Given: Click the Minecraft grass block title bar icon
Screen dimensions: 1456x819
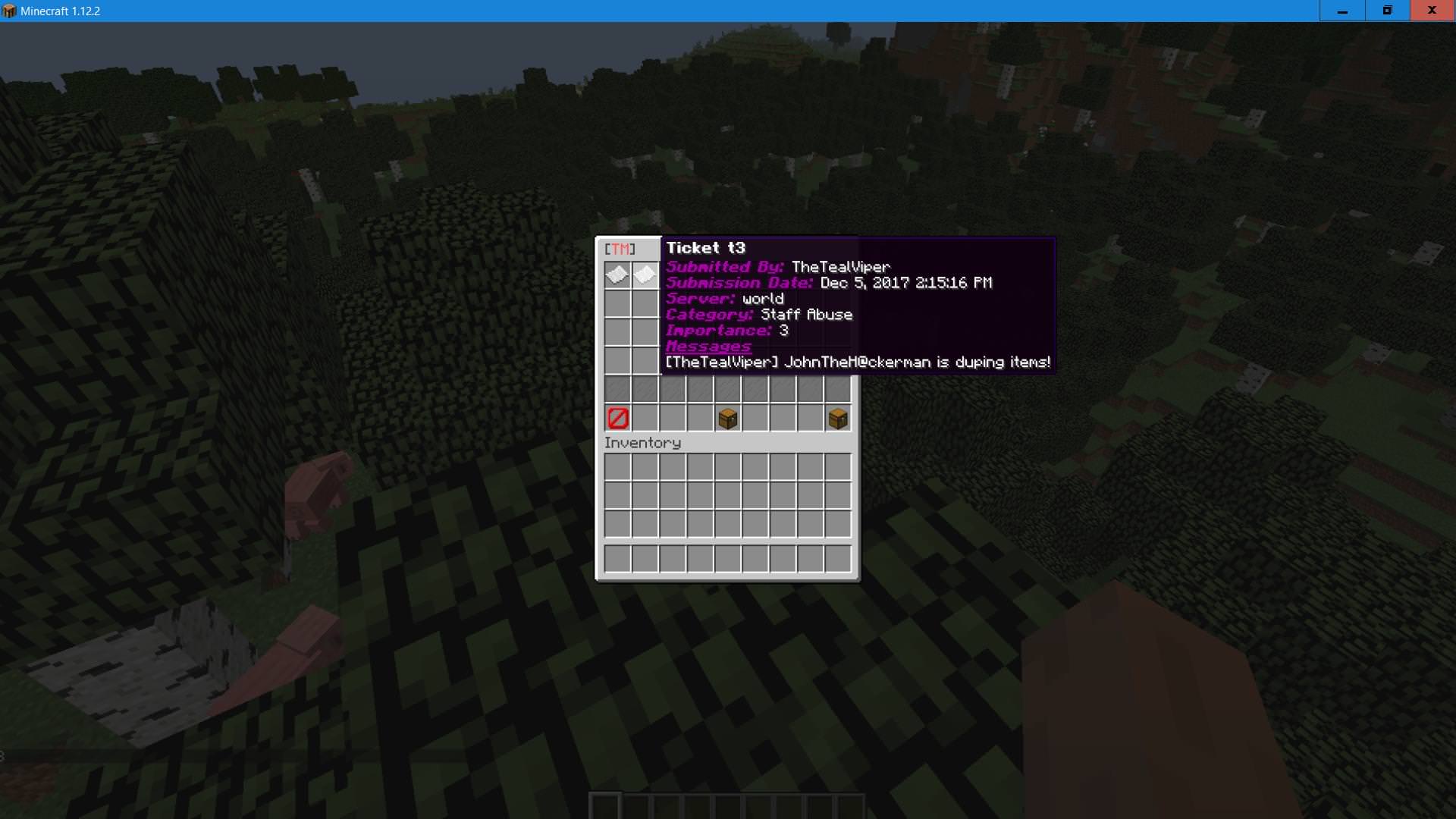Looking at the screenshot, I should [x=11, y=11].
